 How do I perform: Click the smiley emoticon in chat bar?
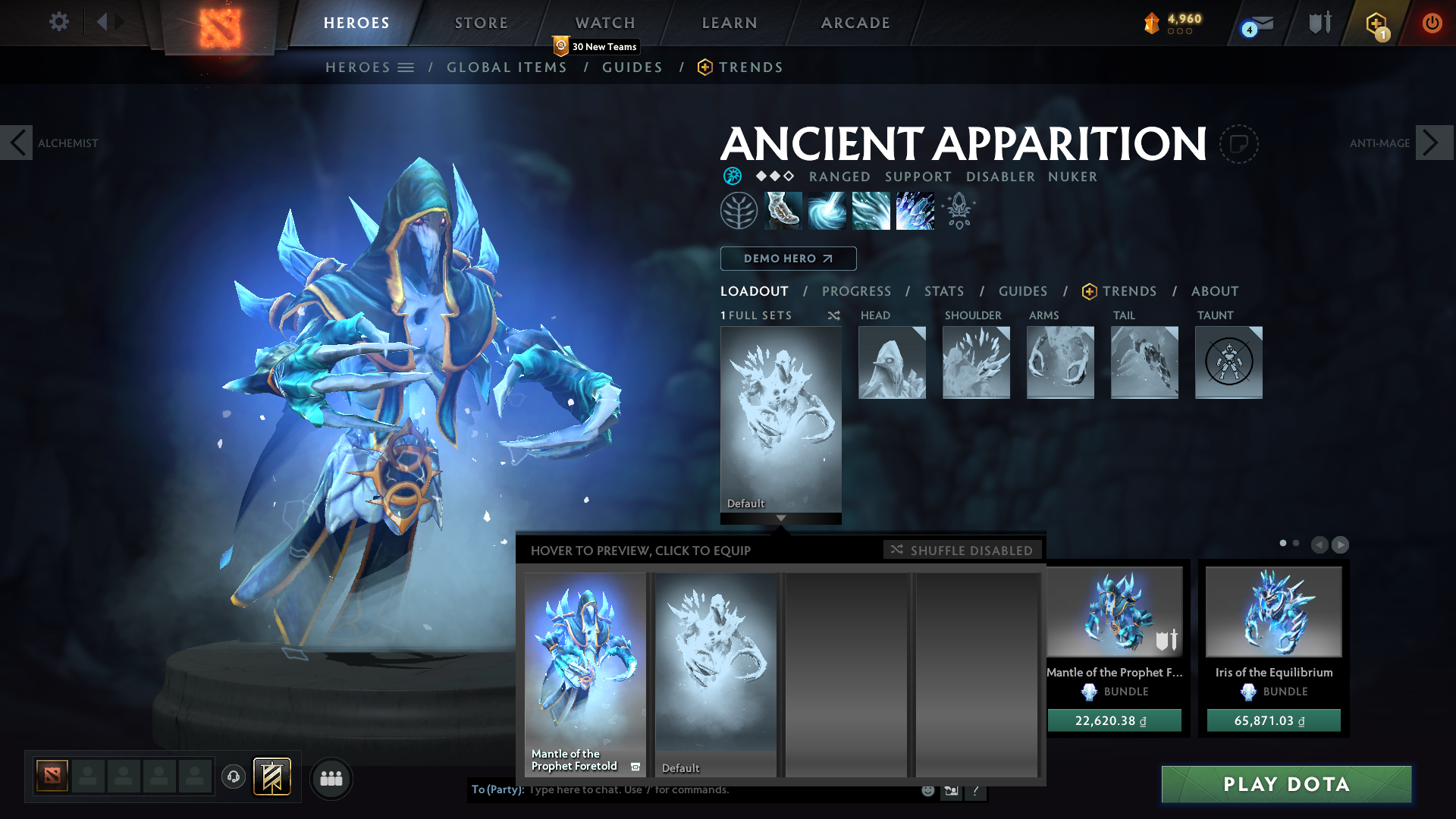[927, 789]
